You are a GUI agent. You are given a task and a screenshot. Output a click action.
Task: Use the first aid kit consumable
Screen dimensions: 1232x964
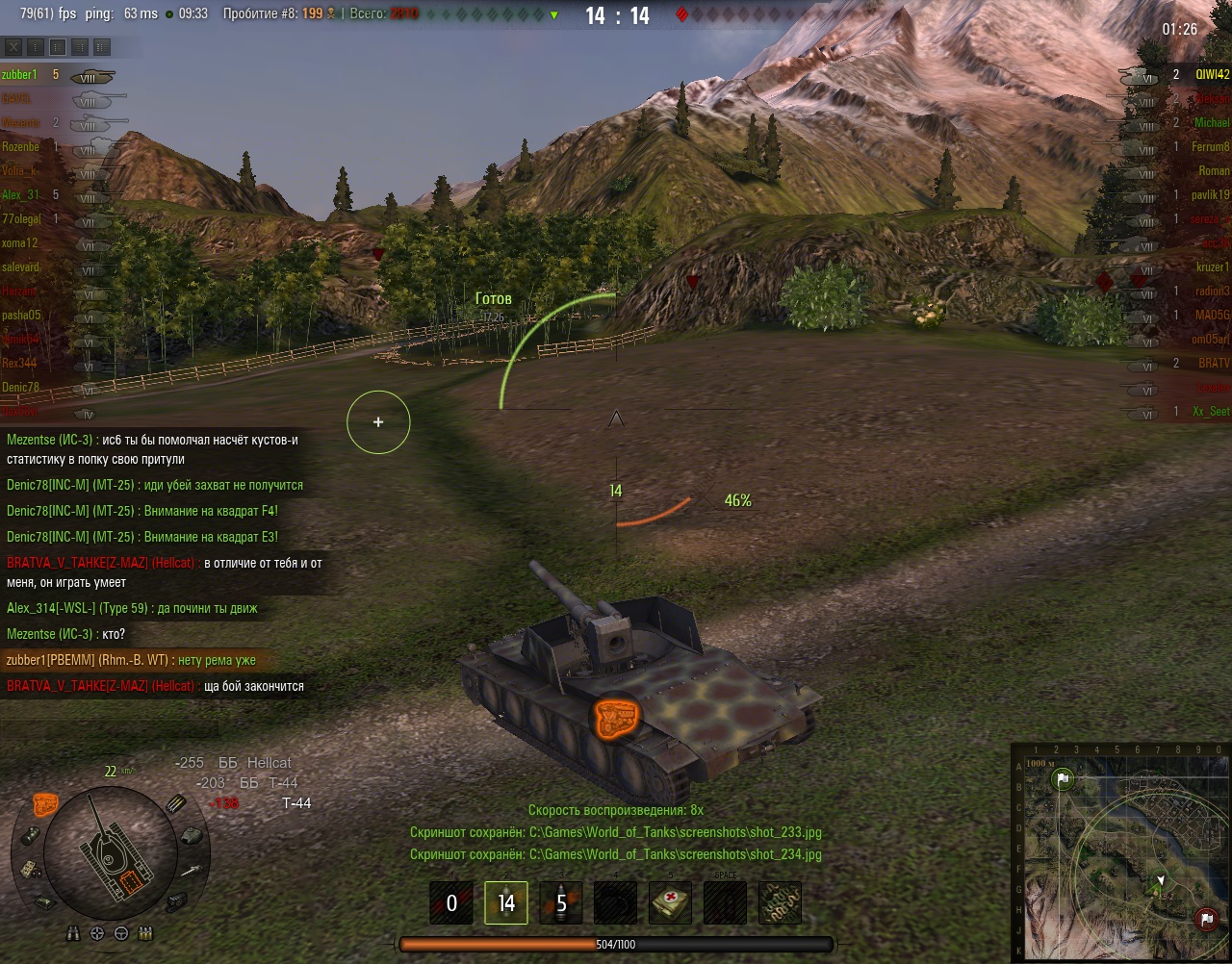point(670,903)
